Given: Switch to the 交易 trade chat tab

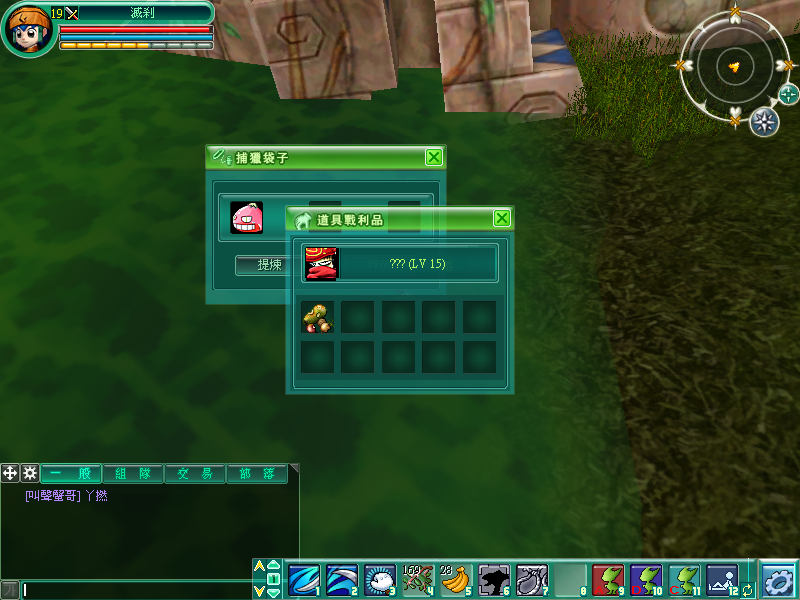Looking at the screenshot, I should pyautogui.click(x=195, y=473).
